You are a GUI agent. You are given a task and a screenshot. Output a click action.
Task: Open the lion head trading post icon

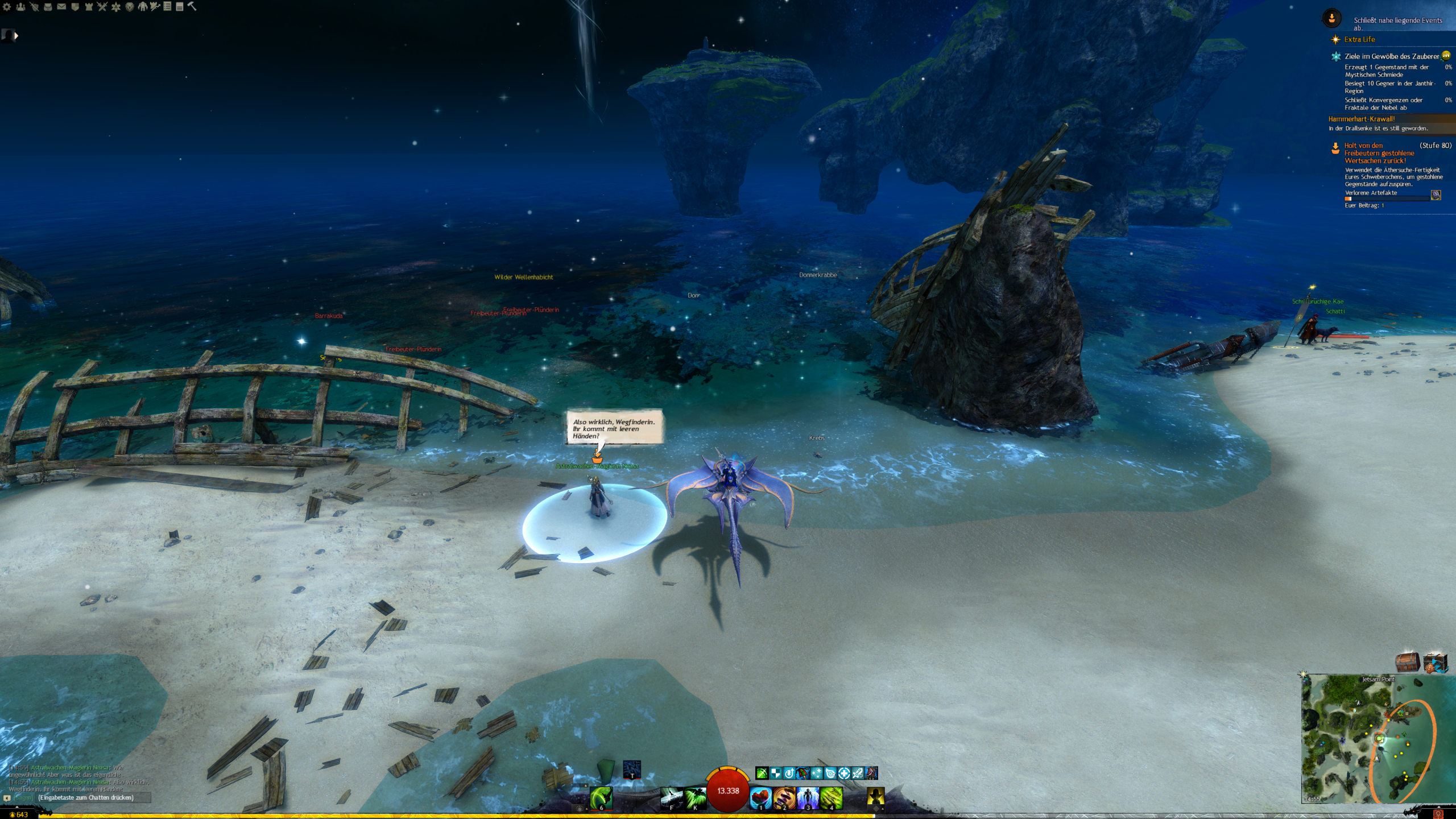click(130, 7)
